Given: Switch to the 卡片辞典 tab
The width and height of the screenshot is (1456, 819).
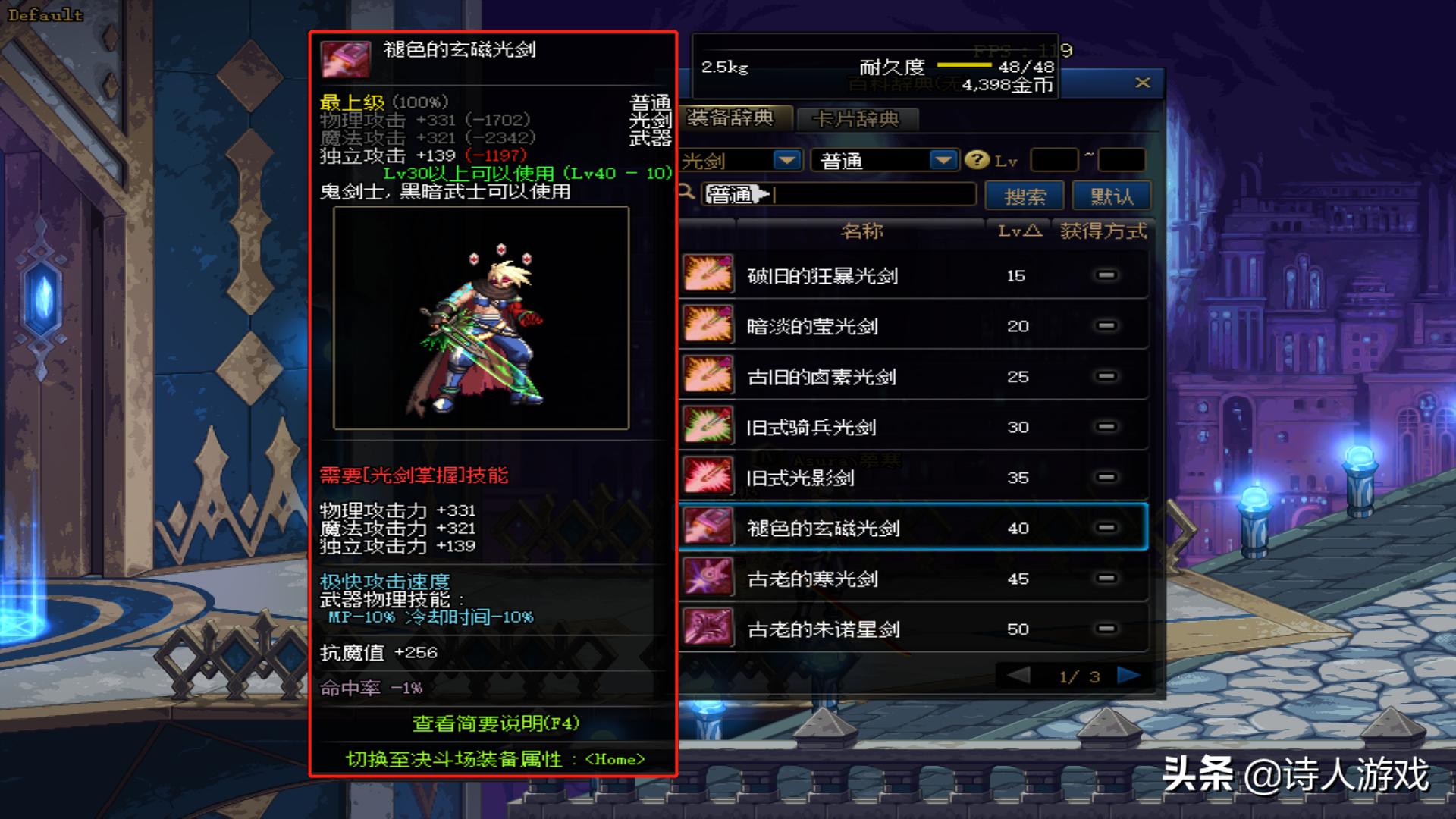Looking at the screenshot, I should click(x=855, y=119).
